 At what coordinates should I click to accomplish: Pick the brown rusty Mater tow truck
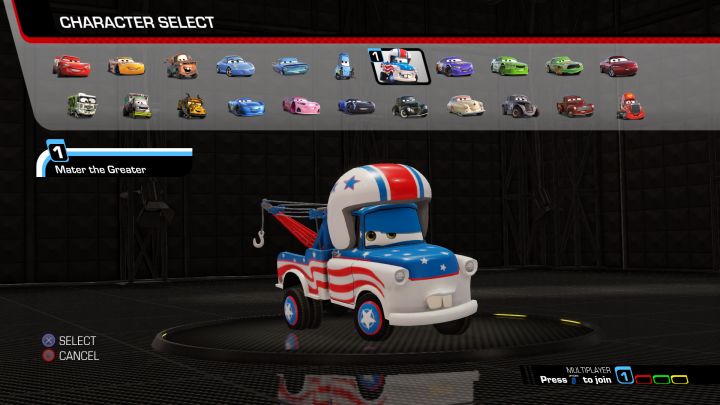(x=182, y=67)
